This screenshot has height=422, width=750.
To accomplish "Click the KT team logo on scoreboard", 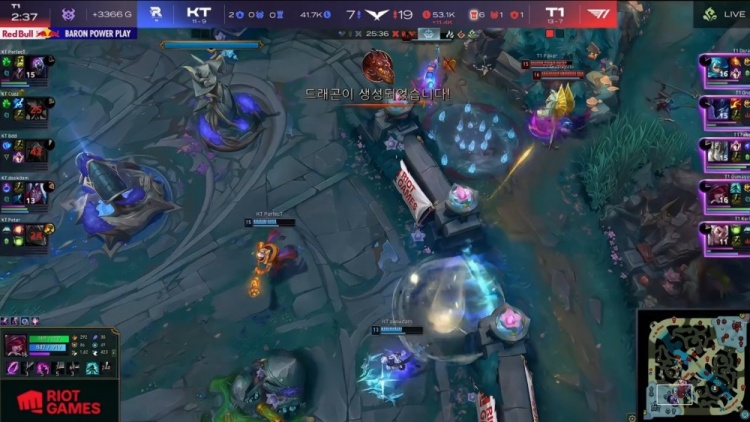I will [156, 13].
